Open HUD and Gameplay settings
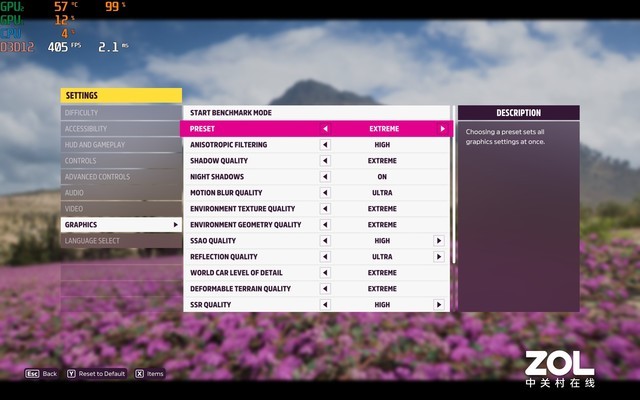This screenshot has height=400, width=640. tap(120, 145)
